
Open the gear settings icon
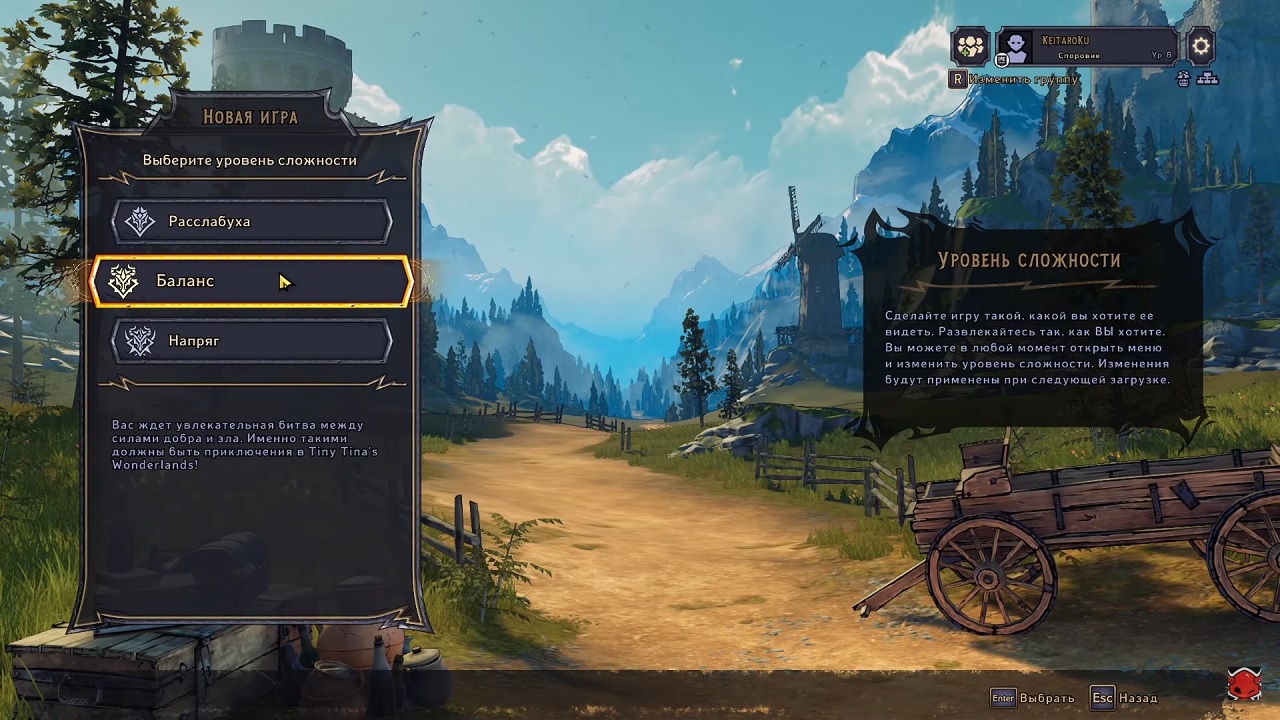1200,46
